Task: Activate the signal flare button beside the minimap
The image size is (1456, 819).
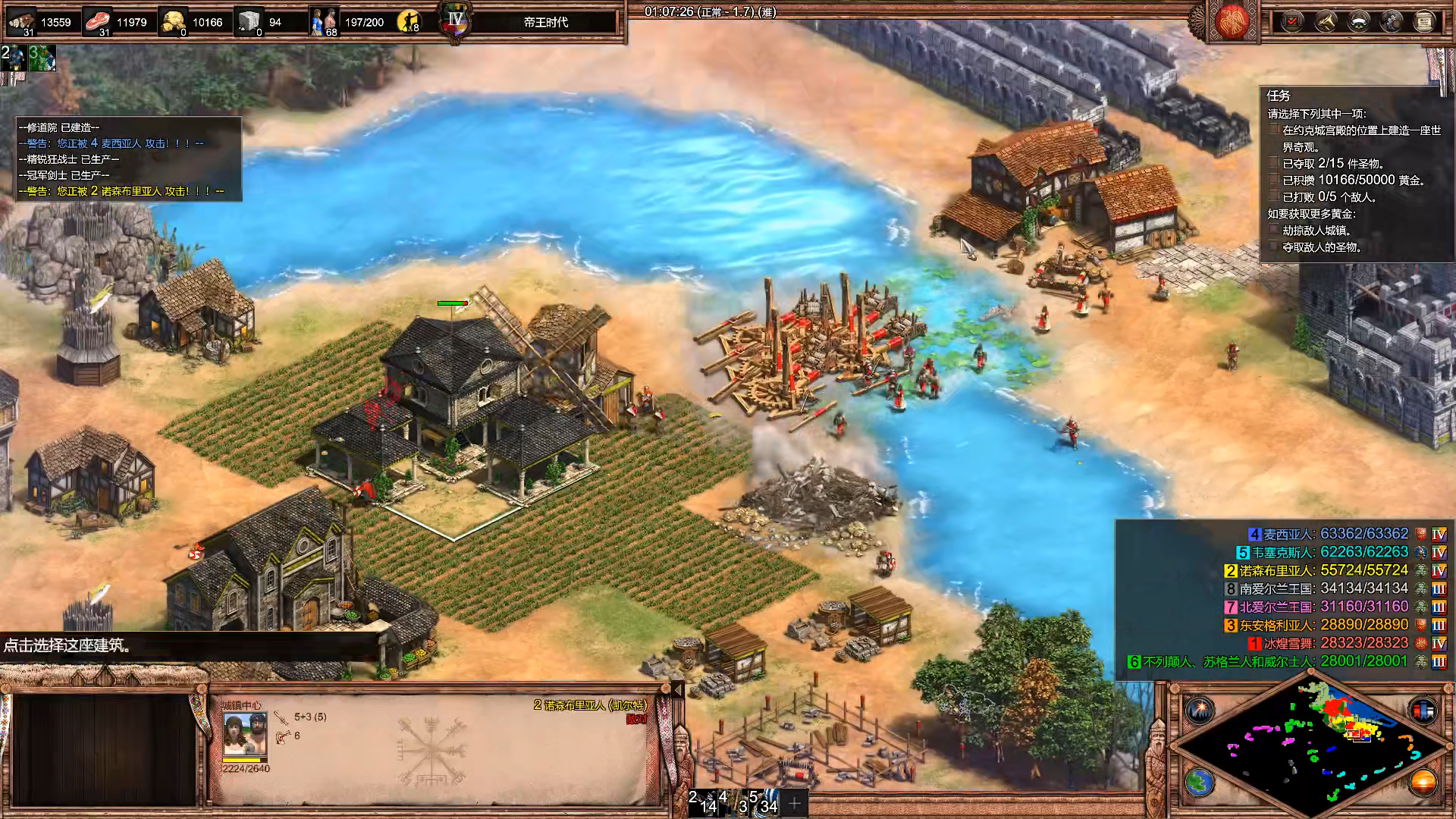Action: (x=1200, y=710)
